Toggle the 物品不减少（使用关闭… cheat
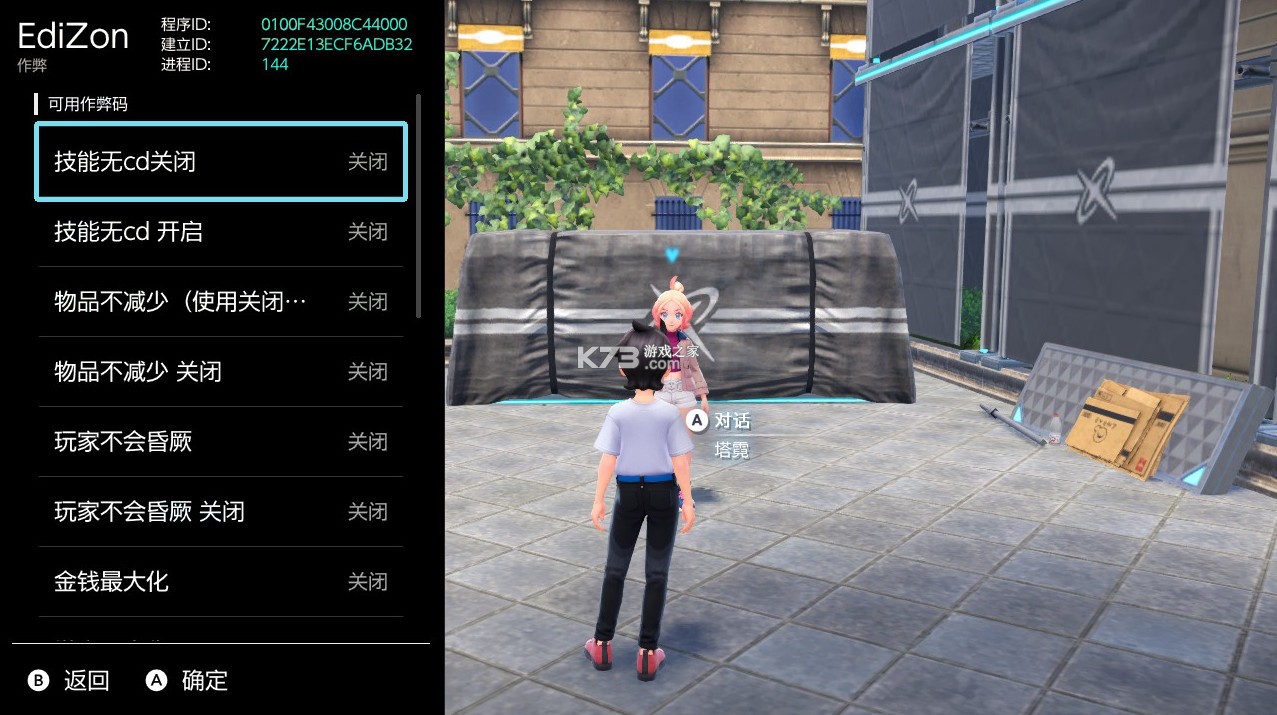 pos(220,302)
